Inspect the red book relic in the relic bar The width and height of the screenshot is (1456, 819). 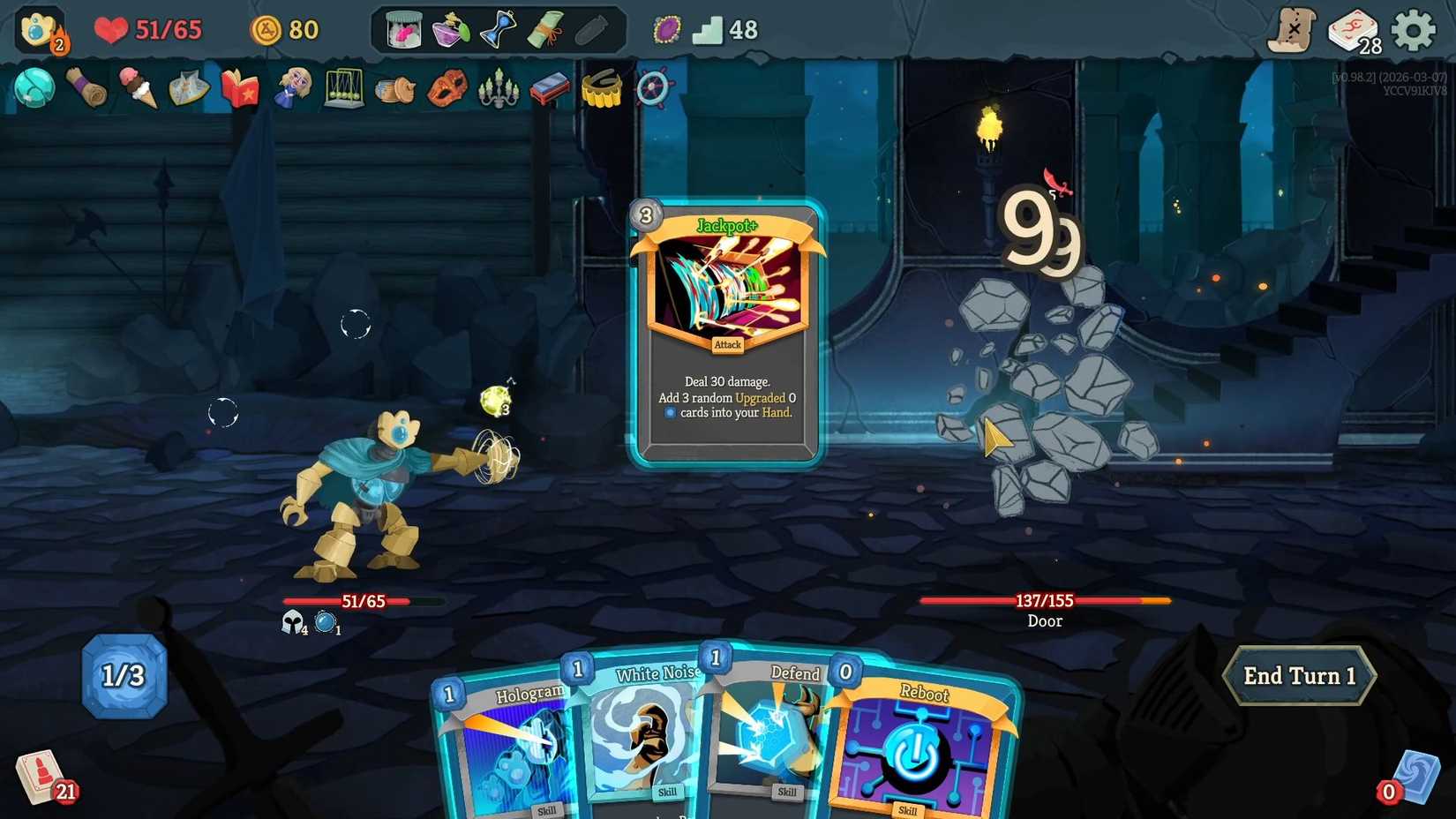(238, 88)
